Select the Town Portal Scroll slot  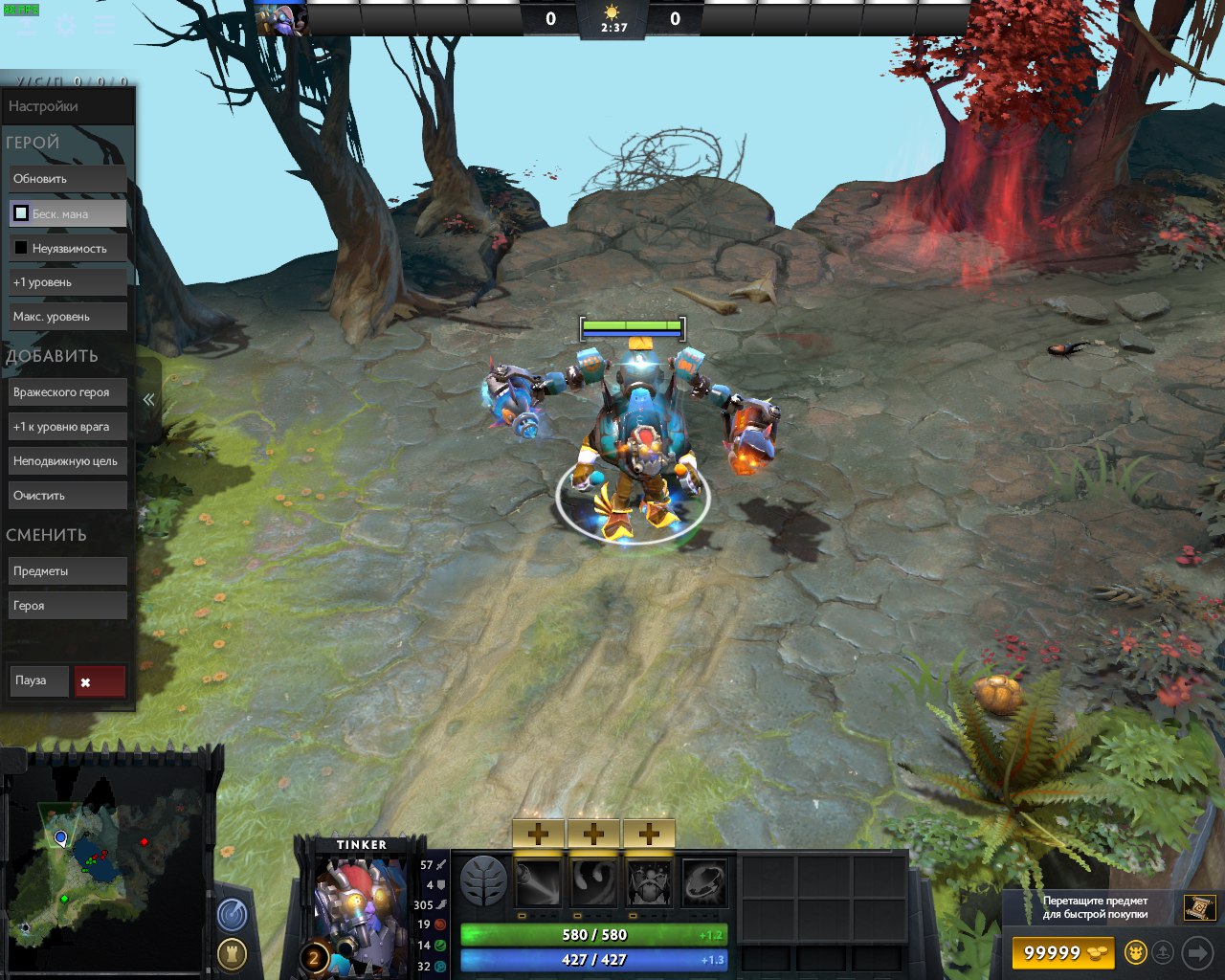pyautogui.click(x=1199, y=906)
